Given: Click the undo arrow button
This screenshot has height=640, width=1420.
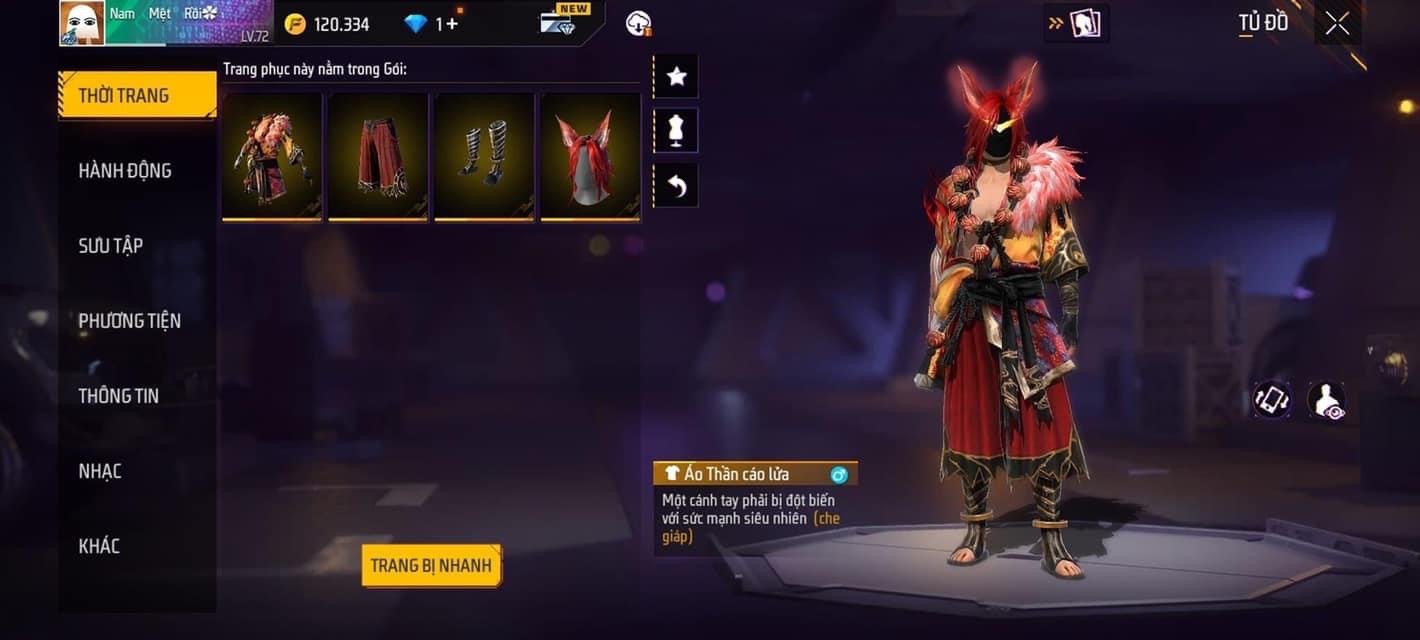Looking at the screenshot, I should 676,186.
